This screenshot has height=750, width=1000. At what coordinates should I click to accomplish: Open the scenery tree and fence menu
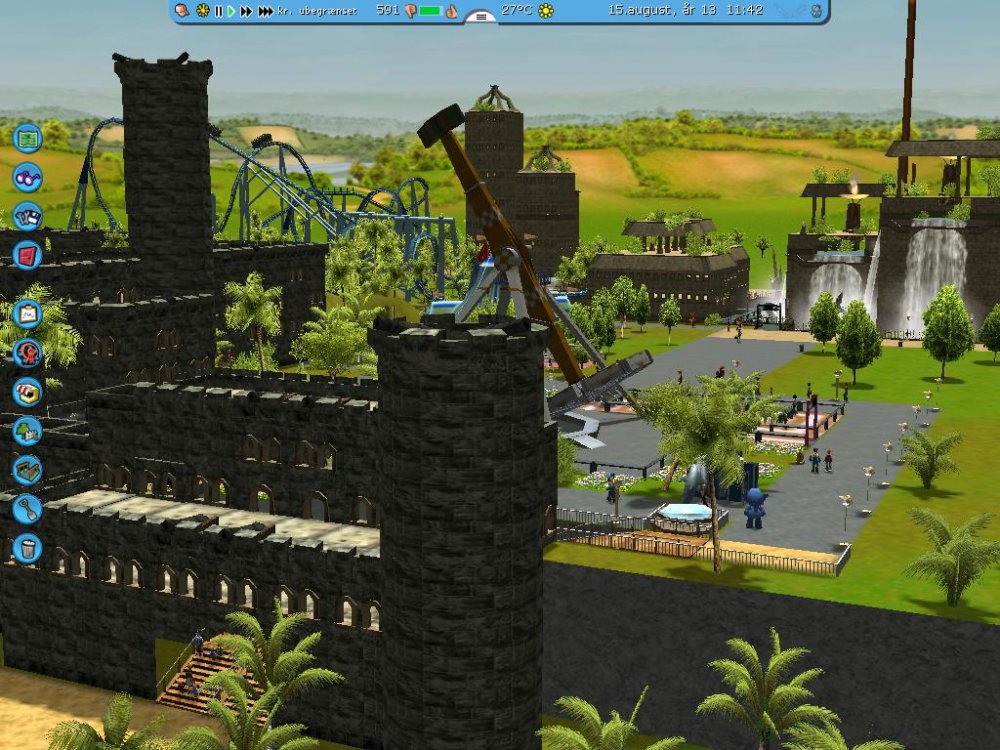click(x=27, y=431)
